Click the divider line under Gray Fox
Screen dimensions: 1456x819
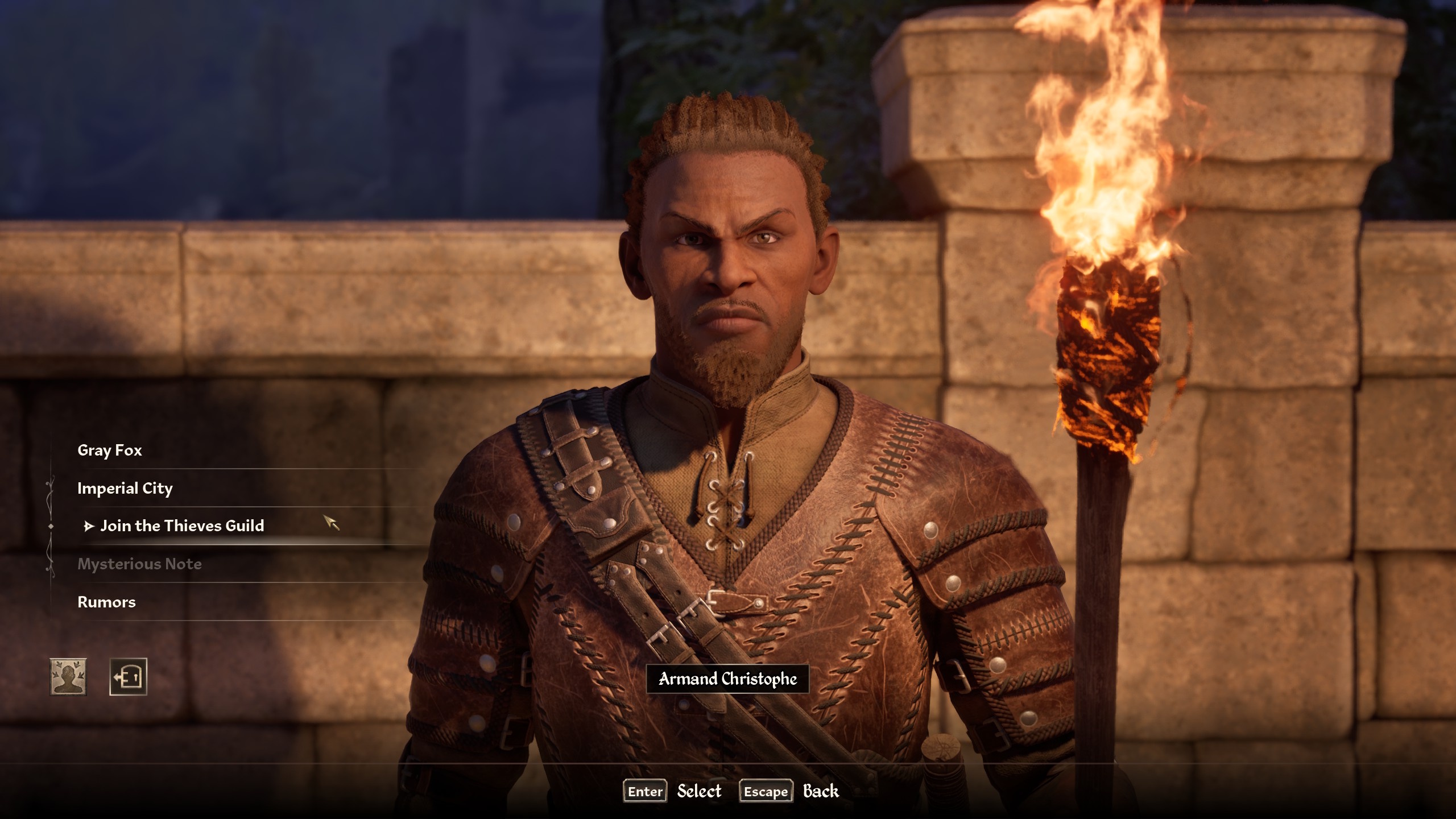click(239, 468)
